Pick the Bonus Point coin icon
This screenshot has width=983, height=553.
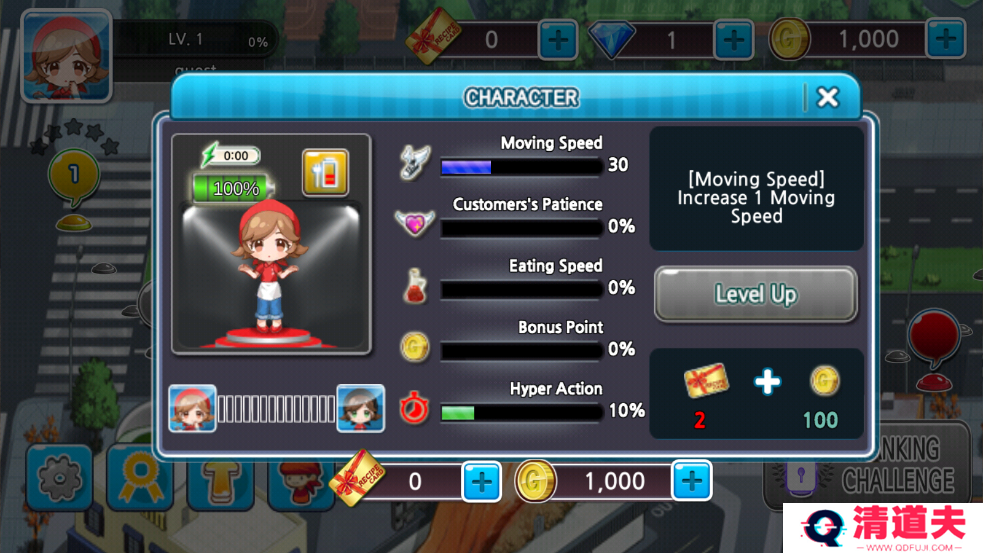click(414, 347)
